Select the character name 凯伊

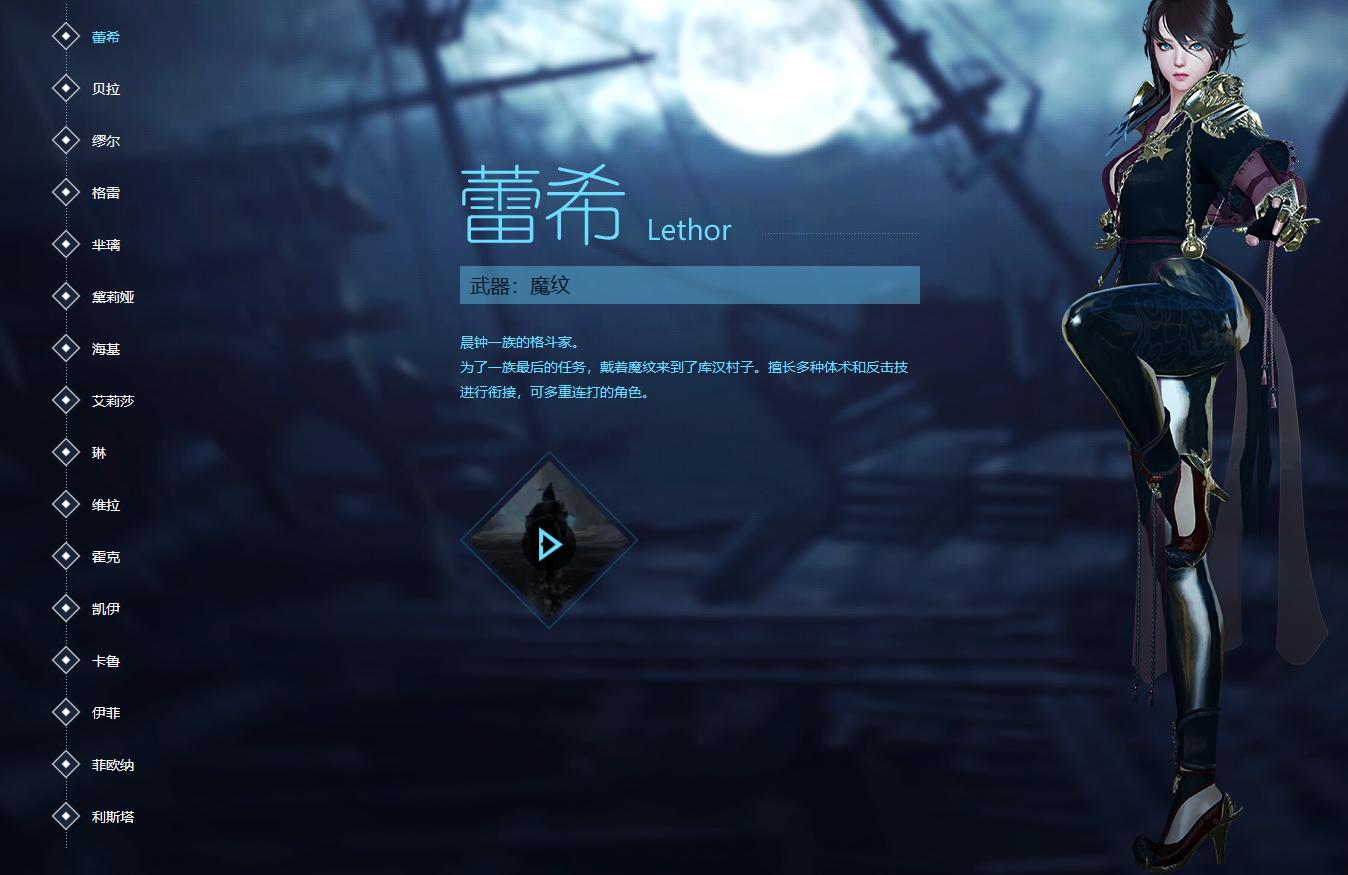pyautogui.click(x=106, y=608)
